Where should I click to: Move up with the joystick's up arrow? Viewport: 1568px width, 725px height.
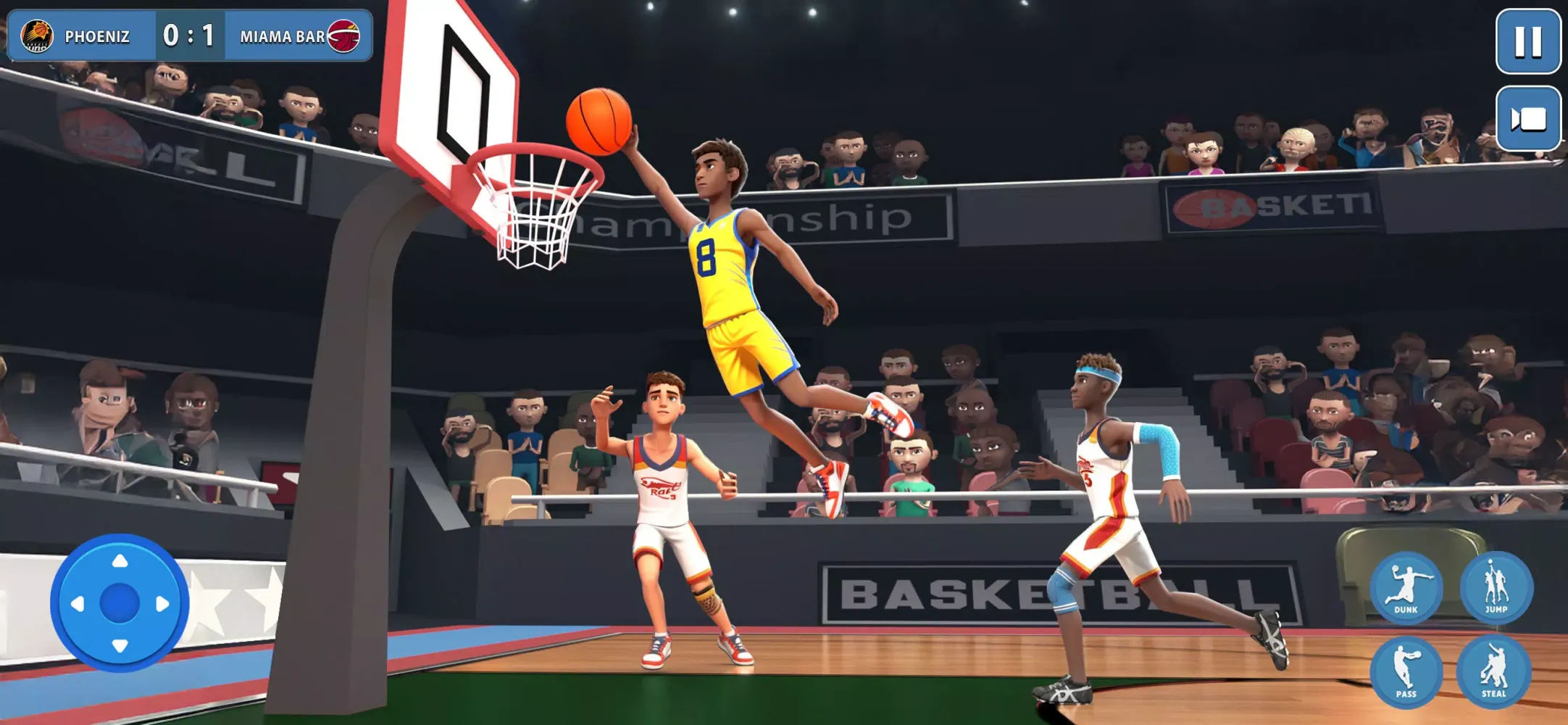tap(120, 560)
